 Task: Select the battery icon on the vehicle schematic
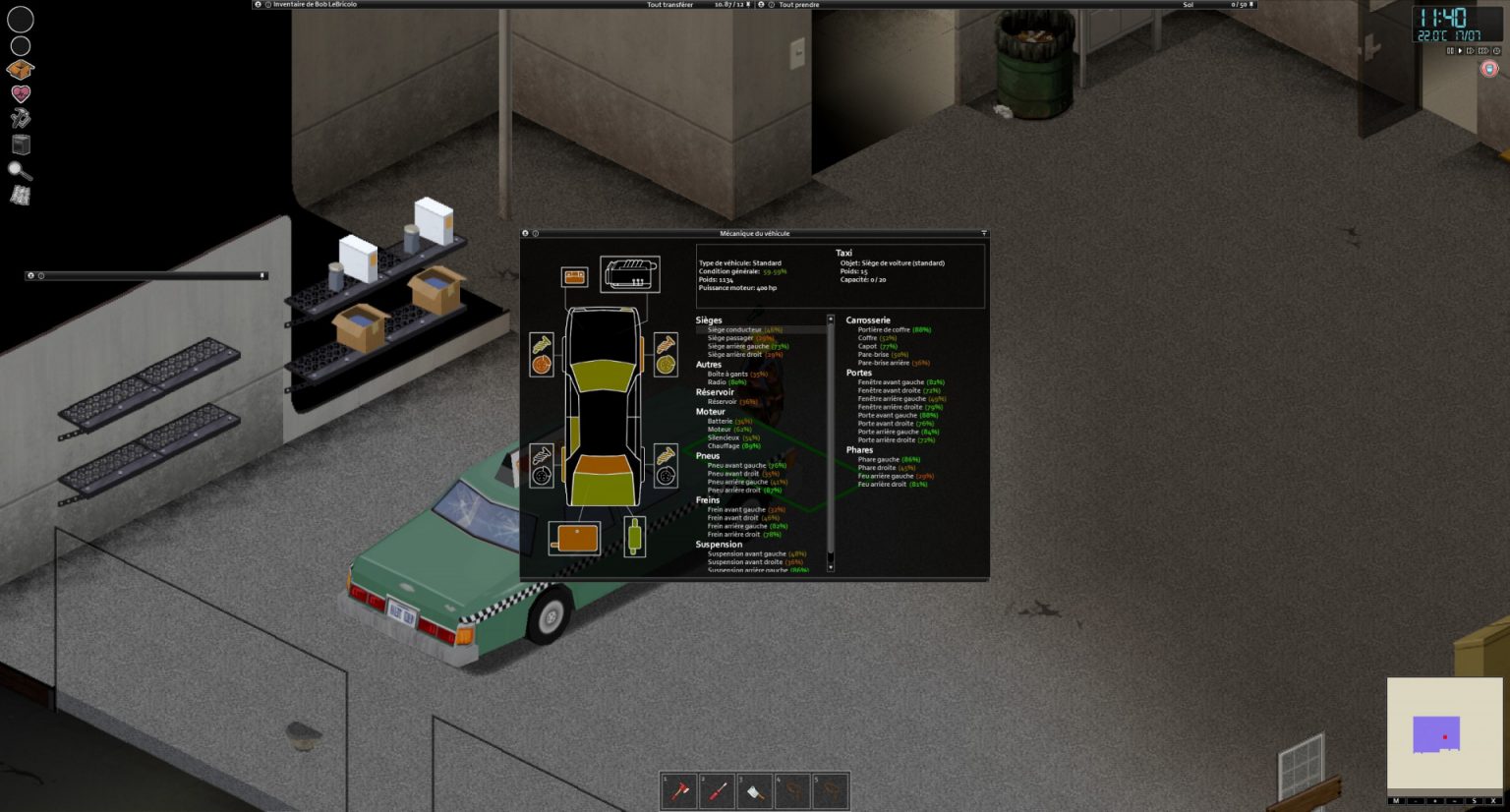(574, 275)
